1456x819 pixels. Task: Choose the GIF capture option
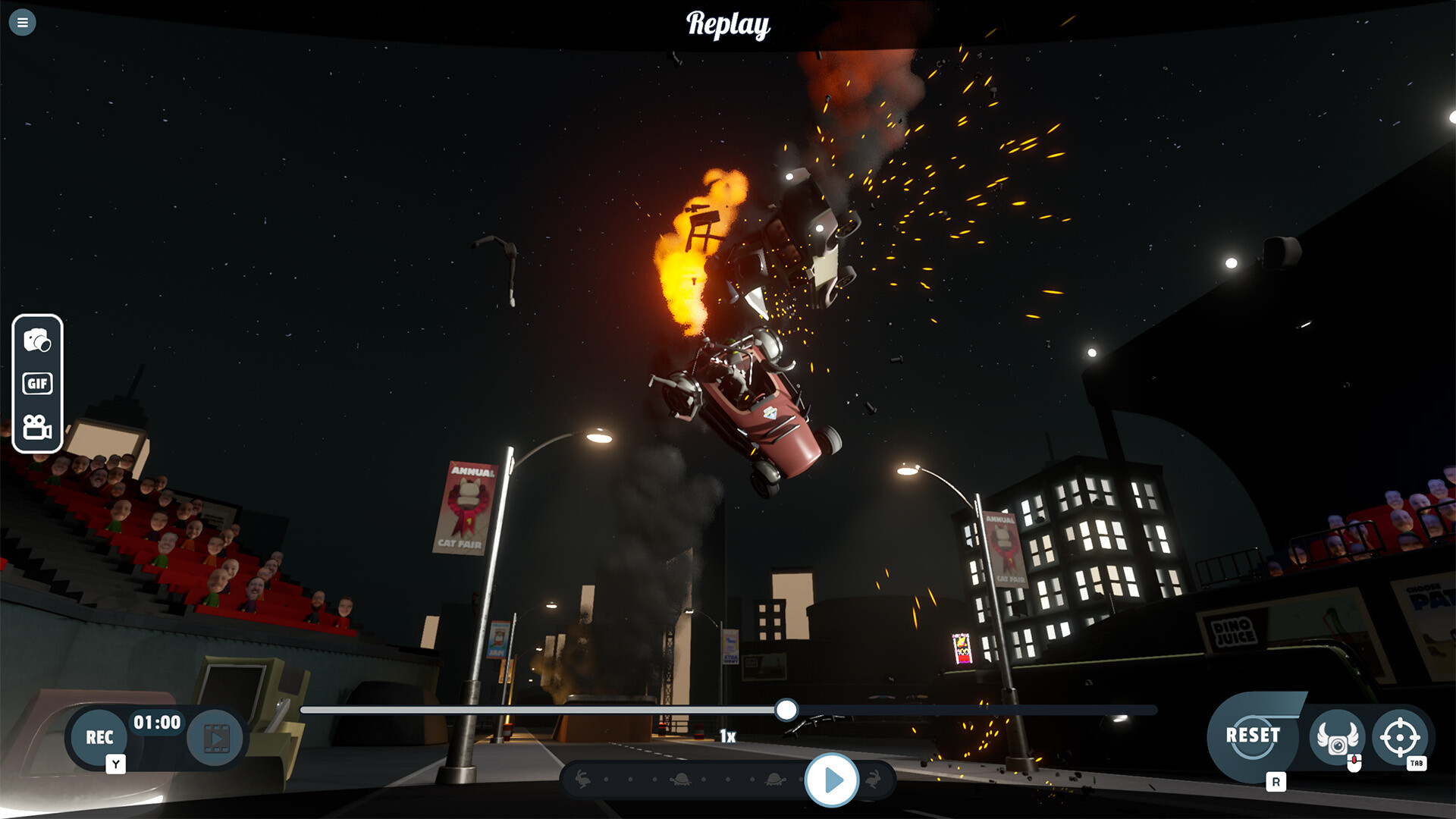pyautogui.click(x=37, y=384)
